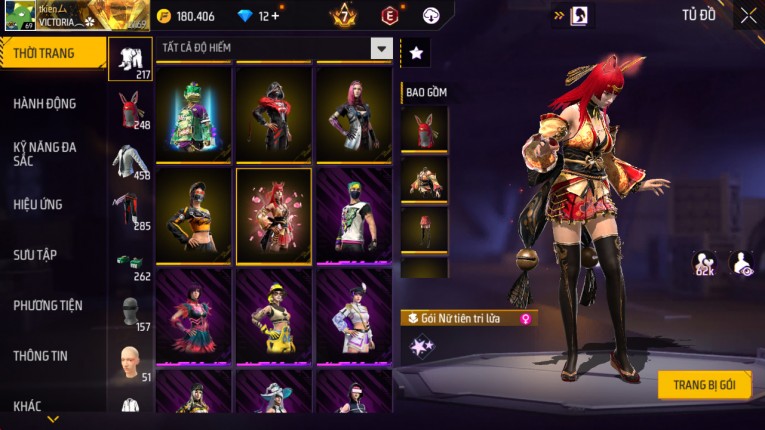Select the black balaclava mask subcategory
765x430 pixels.
pyautogui.click(x=129, y=312)
